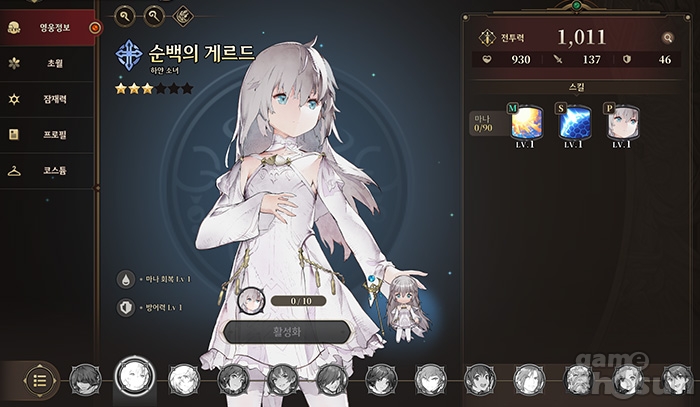
Task: Click the greyed-out 활성화 activate button
Action: [287, 332]
